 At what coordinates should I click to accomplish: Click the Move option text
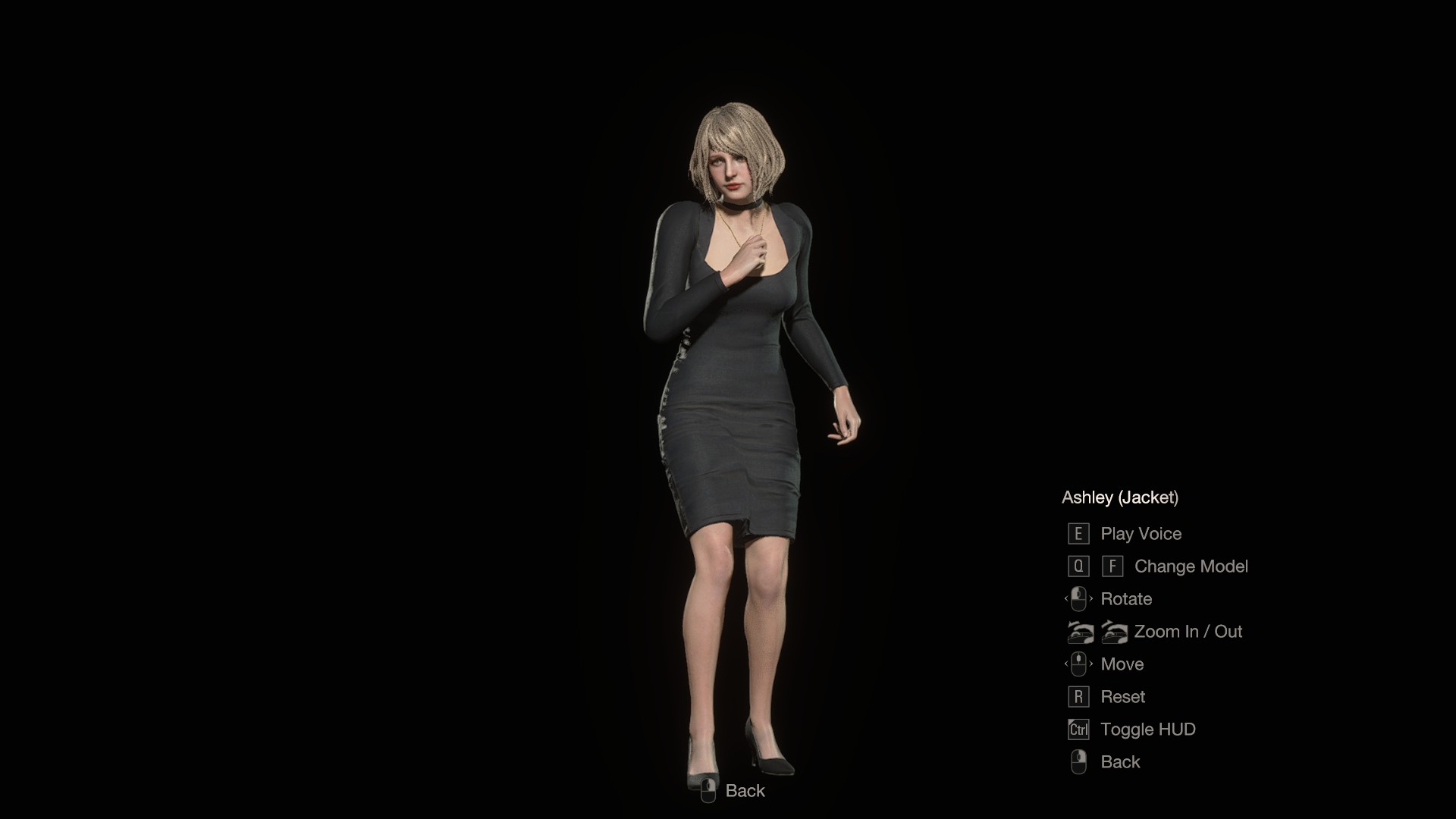click(1122, 664)
